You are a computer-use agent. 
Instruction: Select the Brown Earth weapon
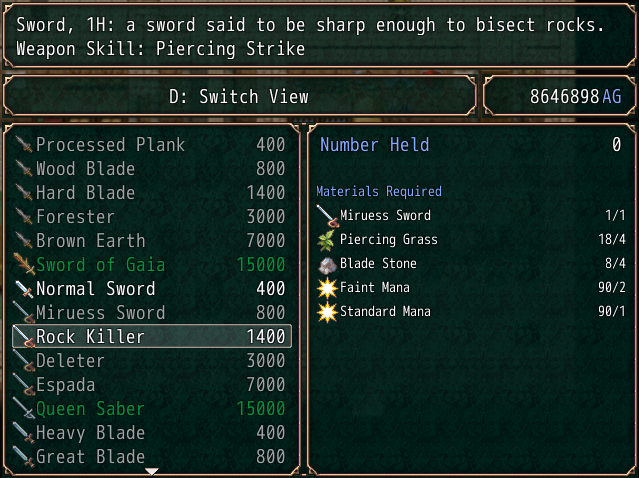pyautogui.click(x=150, y=241)
